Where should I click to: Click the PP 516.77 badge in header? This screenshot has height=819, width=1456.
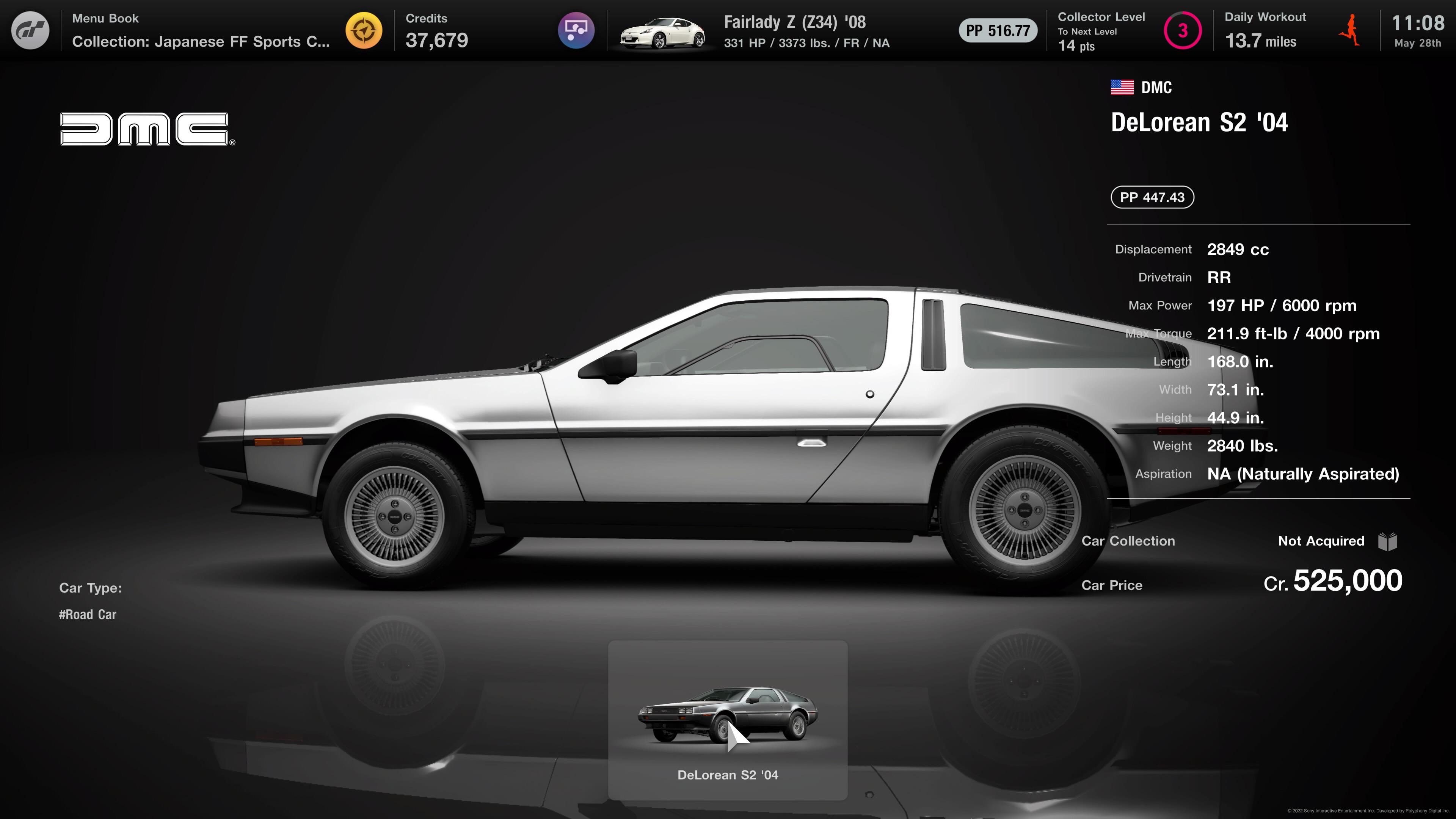click(997, 30)
